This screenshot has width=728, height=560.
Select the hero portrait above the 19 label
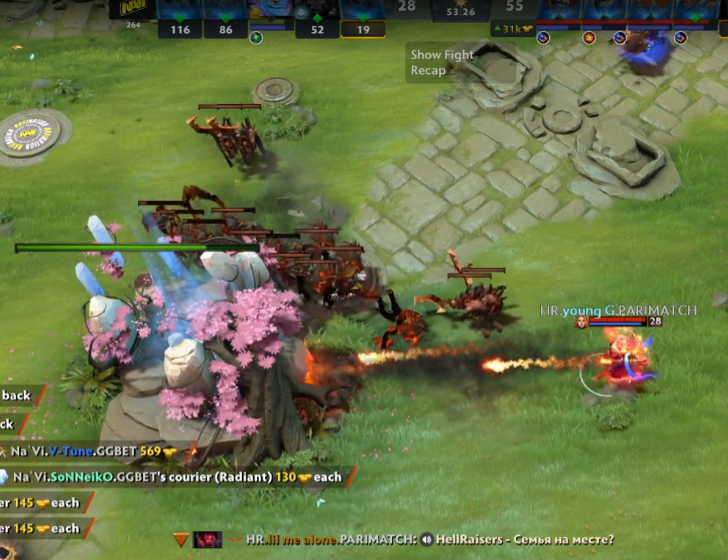362,10
